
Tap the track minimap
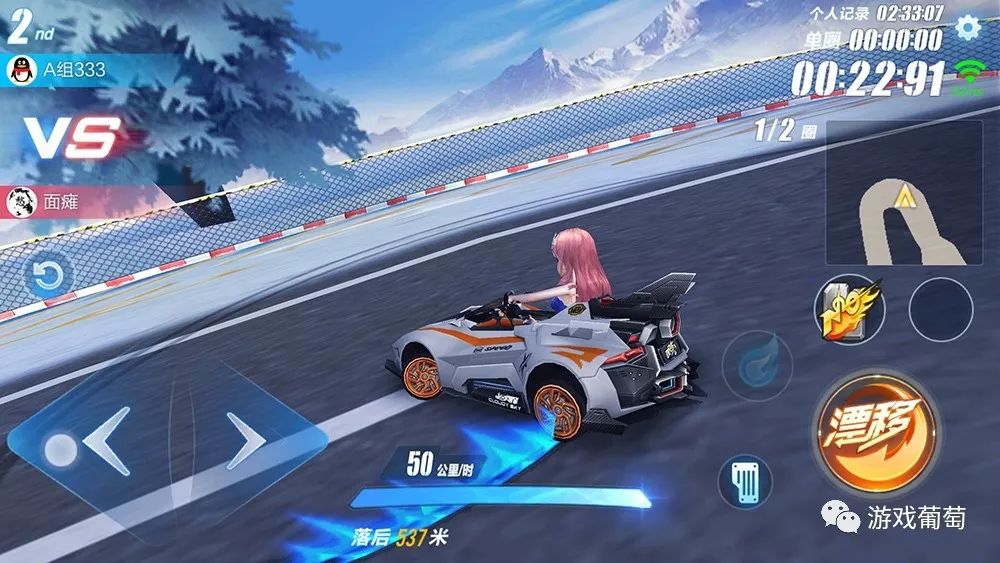click(x=904, y=193)
